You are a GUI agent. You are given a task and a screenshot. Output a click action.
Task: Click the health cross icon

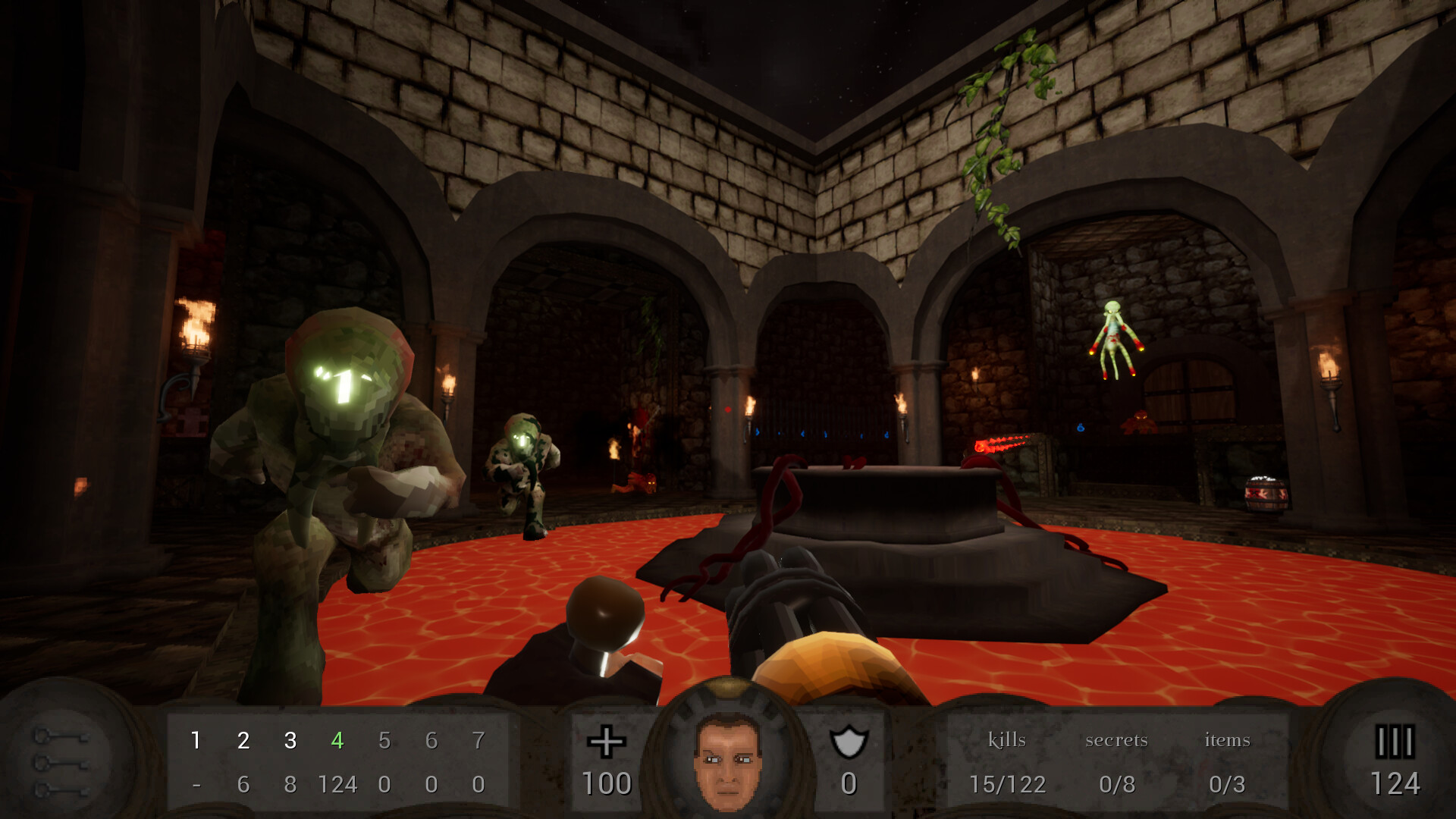[x=607, y=742]
